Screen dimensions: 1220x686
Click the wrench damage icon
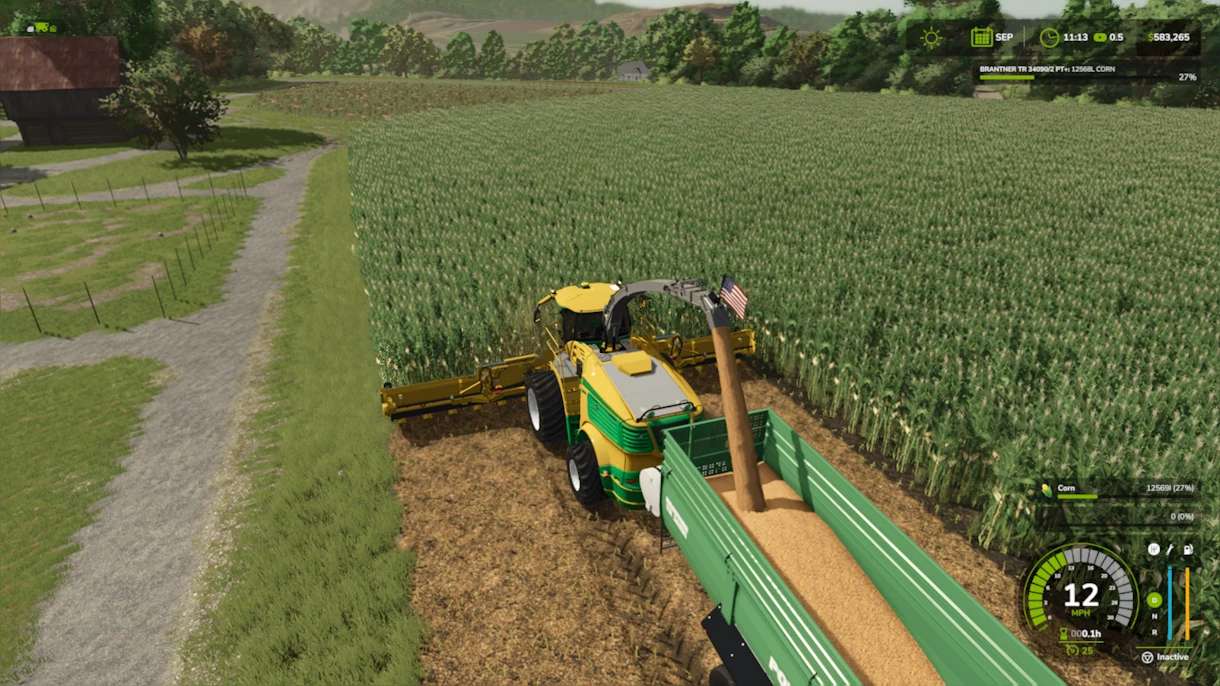click(x=1170, y=549)
